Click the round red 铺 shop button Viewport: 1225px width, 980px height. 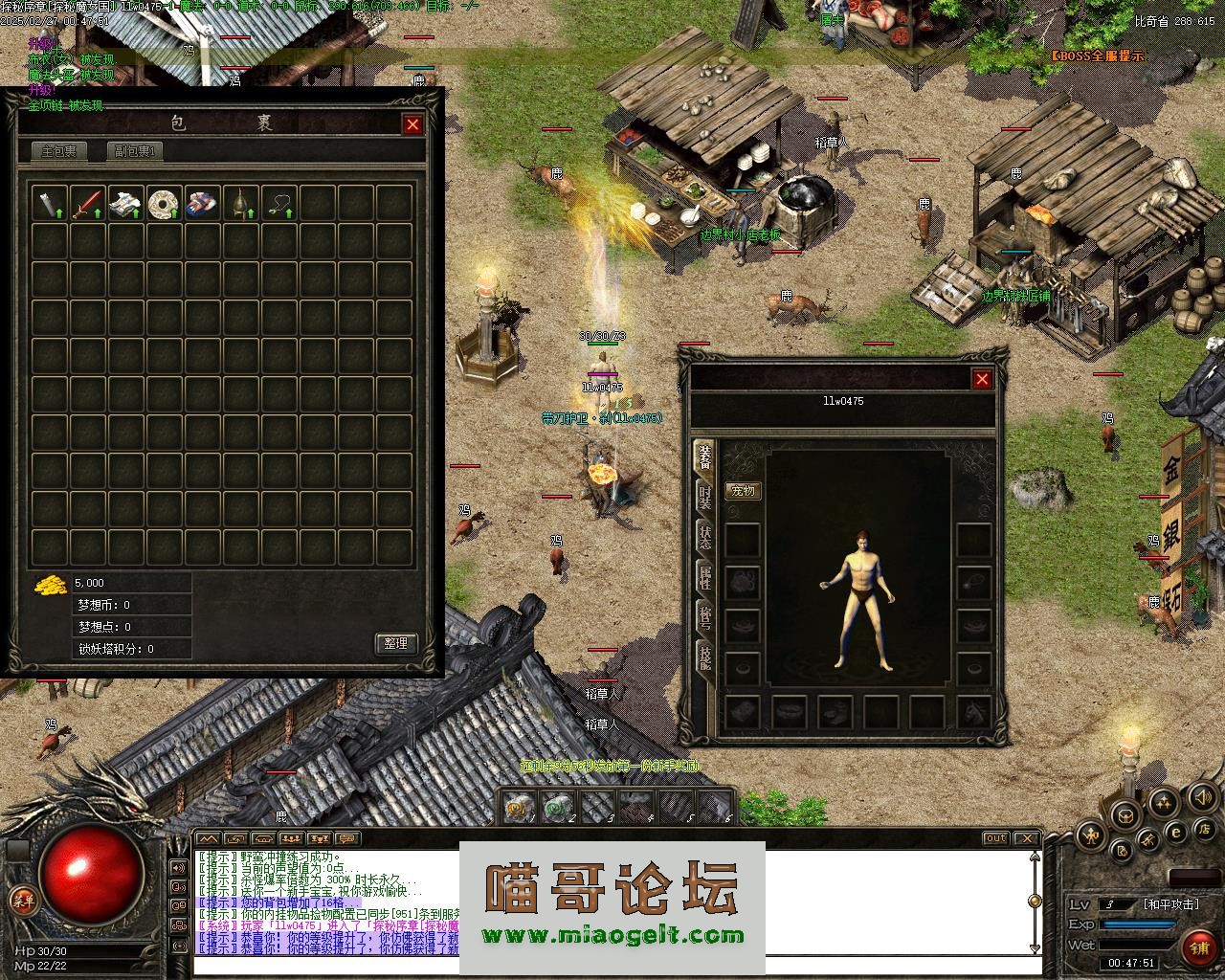click(1199, 947)
